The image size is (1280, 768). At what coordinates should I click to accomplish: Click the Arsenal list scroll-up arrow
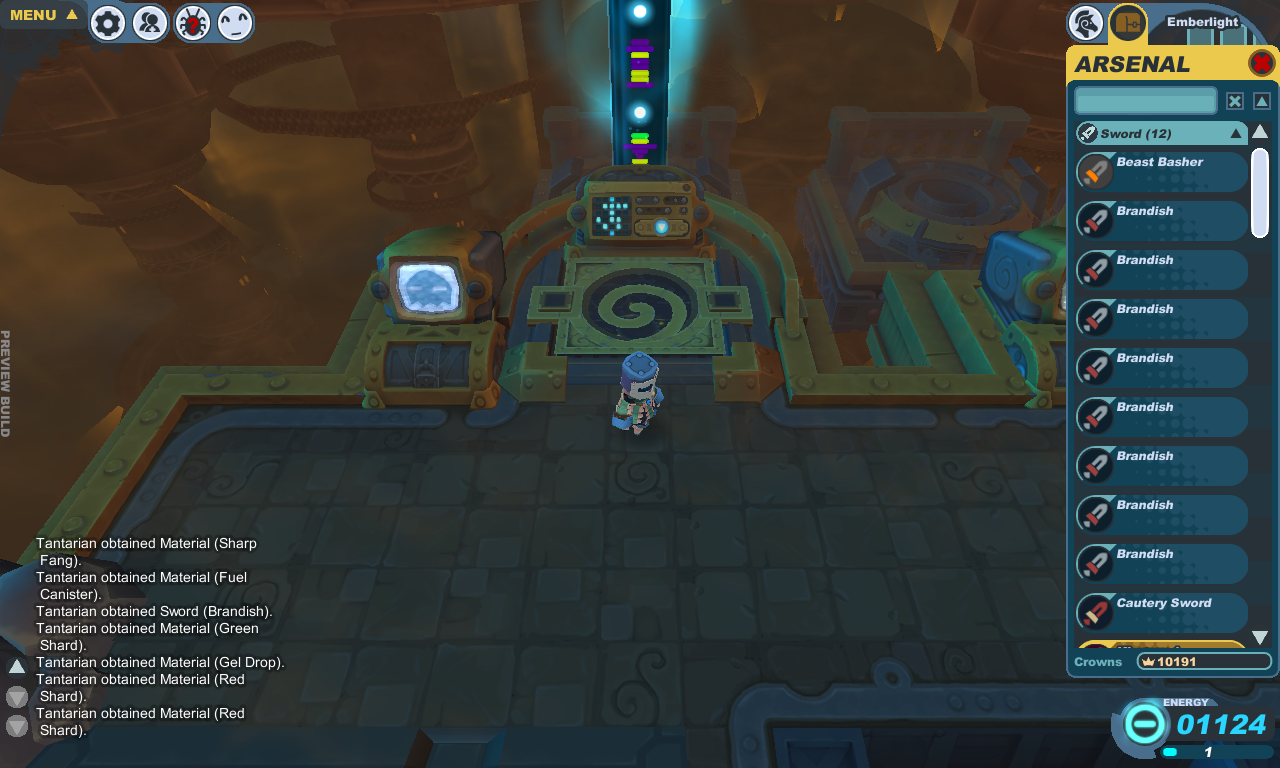[x=1260, y=133]
